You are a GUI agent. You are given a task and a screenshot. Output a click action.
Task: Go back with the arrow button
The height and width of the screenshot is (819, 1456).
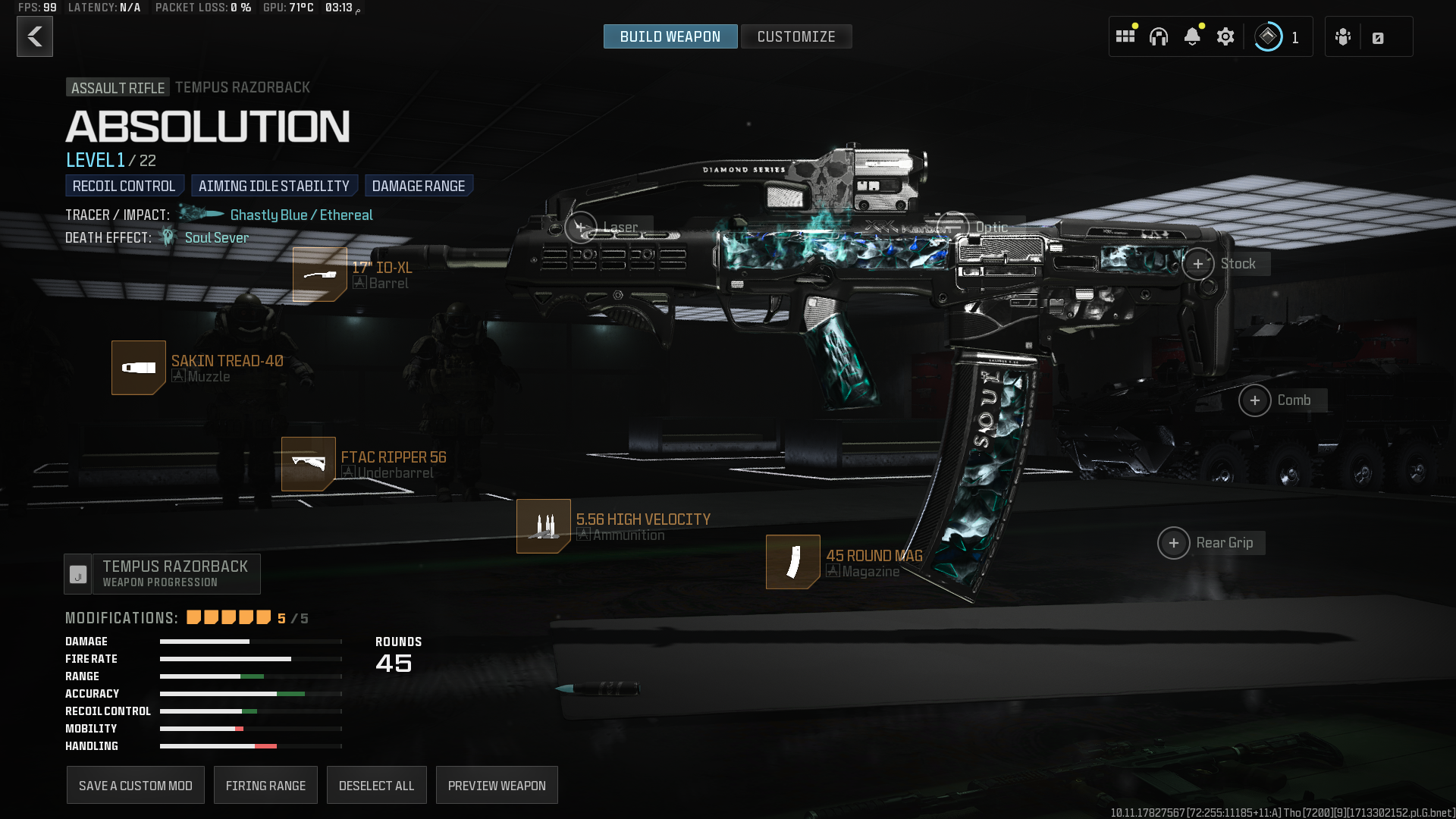[35, 36]
